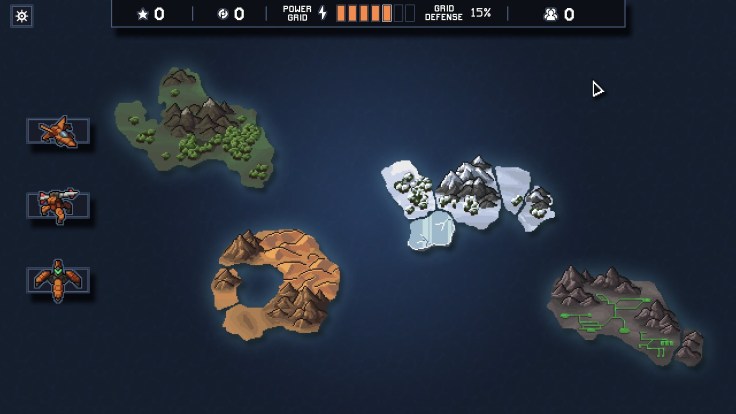Image resolution: width=736 pixels, height=414 pixels.
Task: Open the settings gear menu
Action: pos(22,16)
